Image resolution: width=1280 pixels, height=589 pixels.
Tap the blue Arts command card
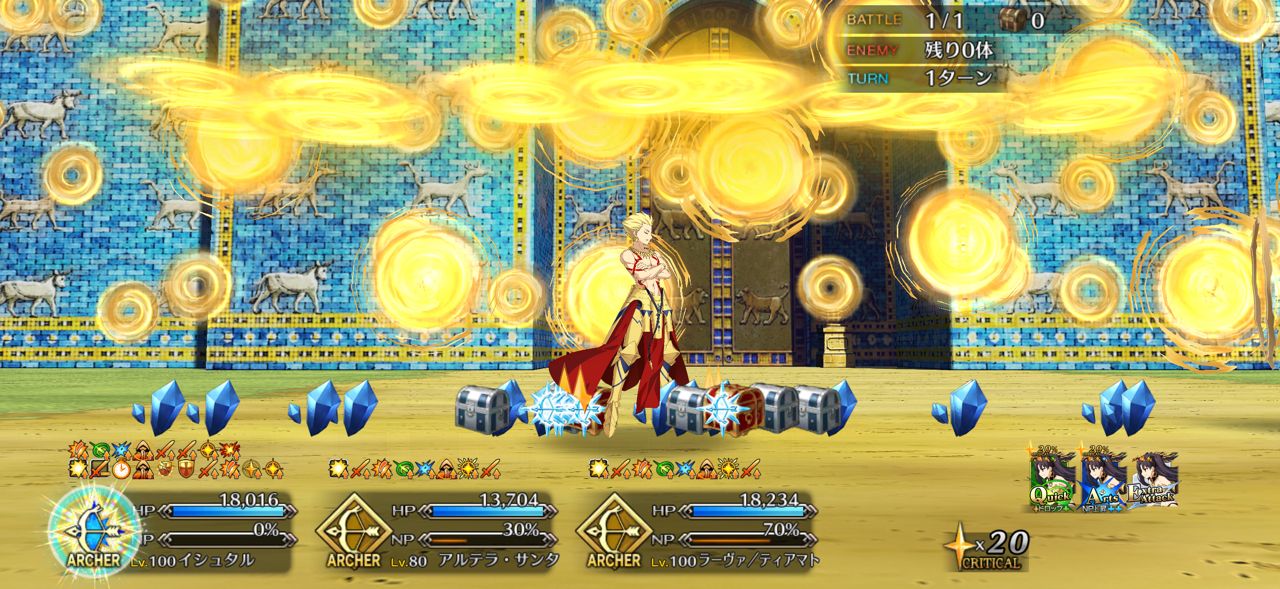click(1103, 479)
